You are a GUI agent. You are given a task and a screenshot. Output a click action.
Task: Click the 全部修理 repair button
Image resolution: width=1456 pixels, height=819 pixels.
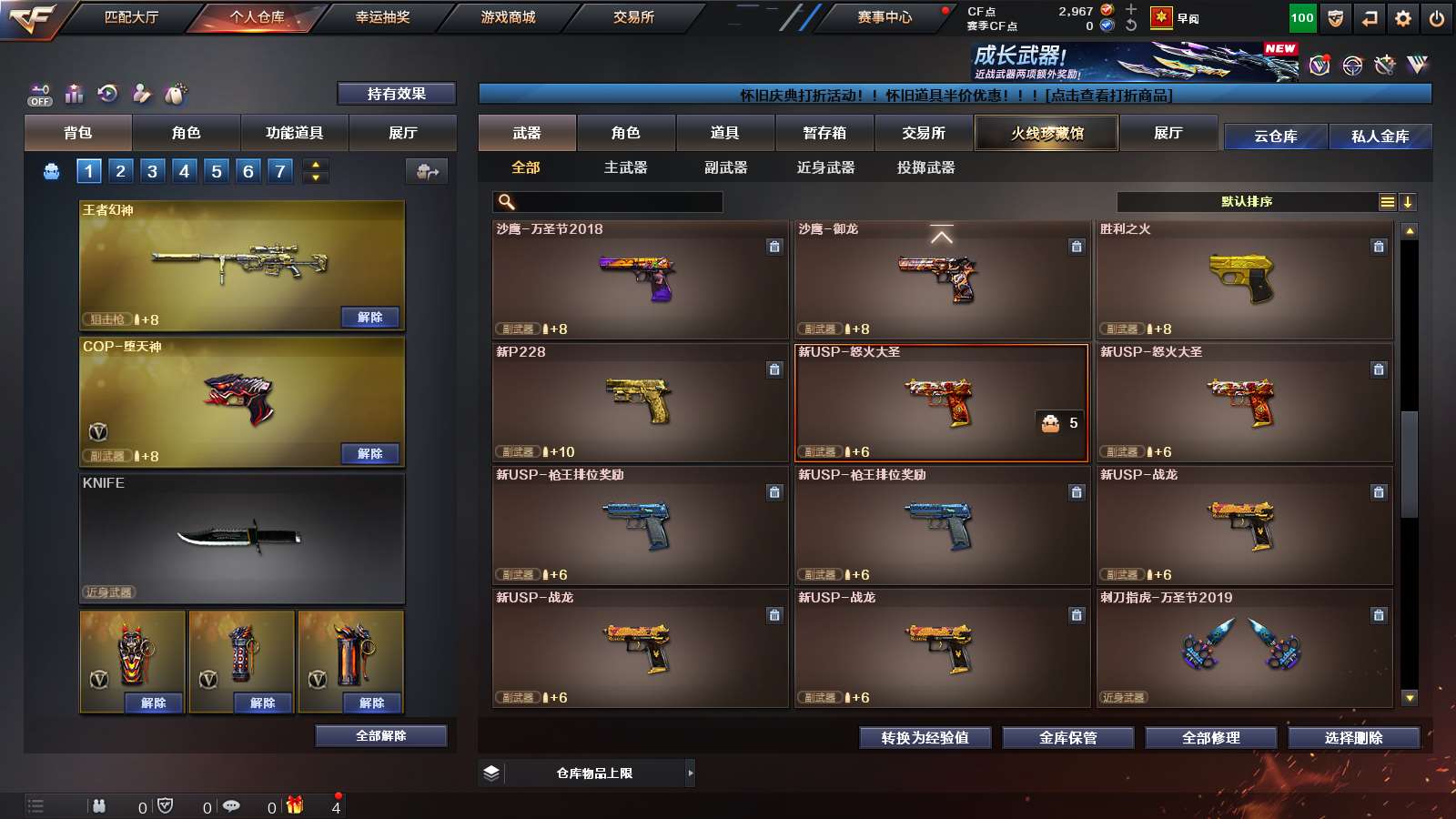pyautogui.click(x=1210, y=738)
